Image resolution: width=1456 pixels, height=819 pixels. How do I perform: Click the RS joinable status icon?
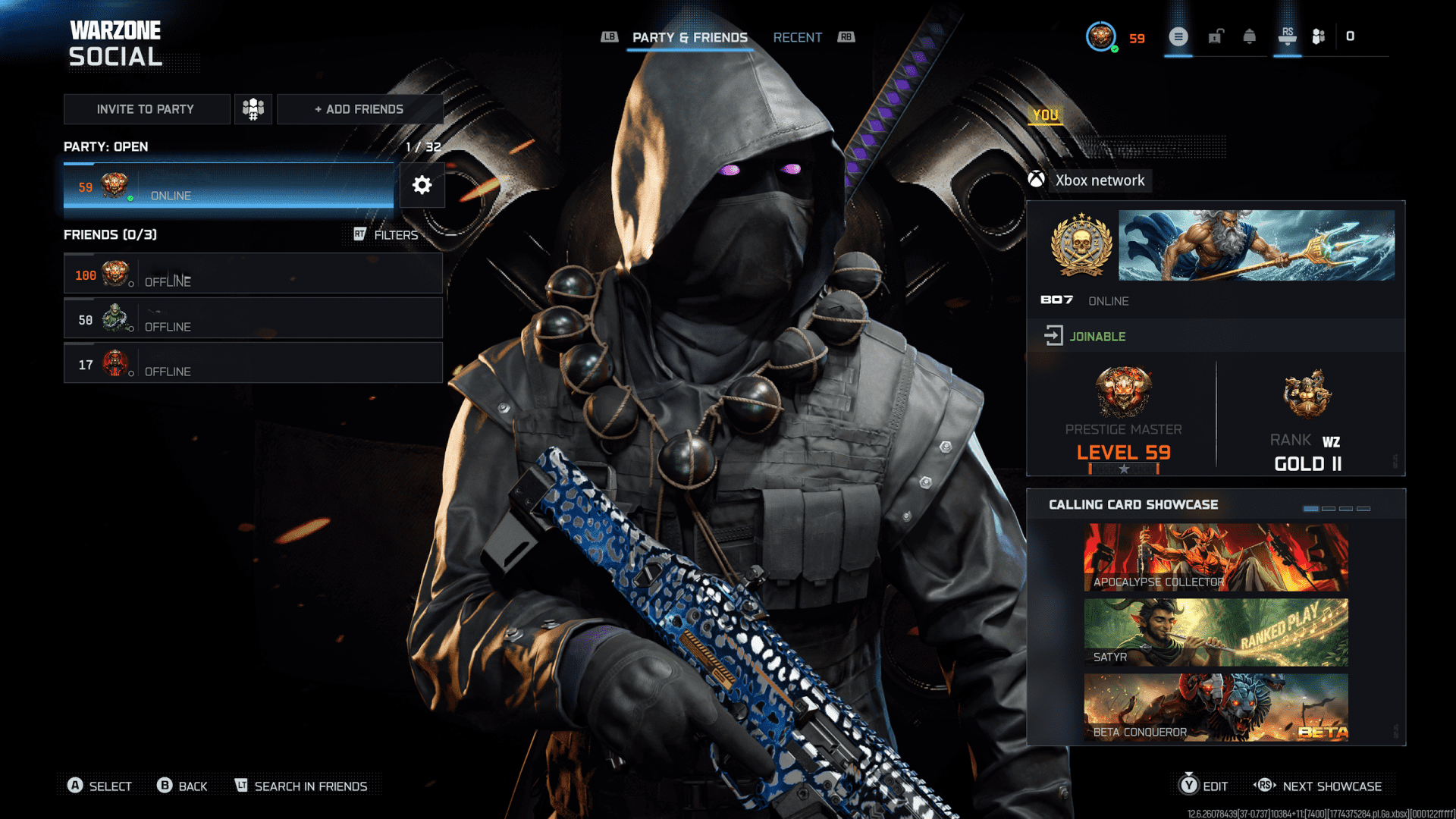(x=1055, y=335)
